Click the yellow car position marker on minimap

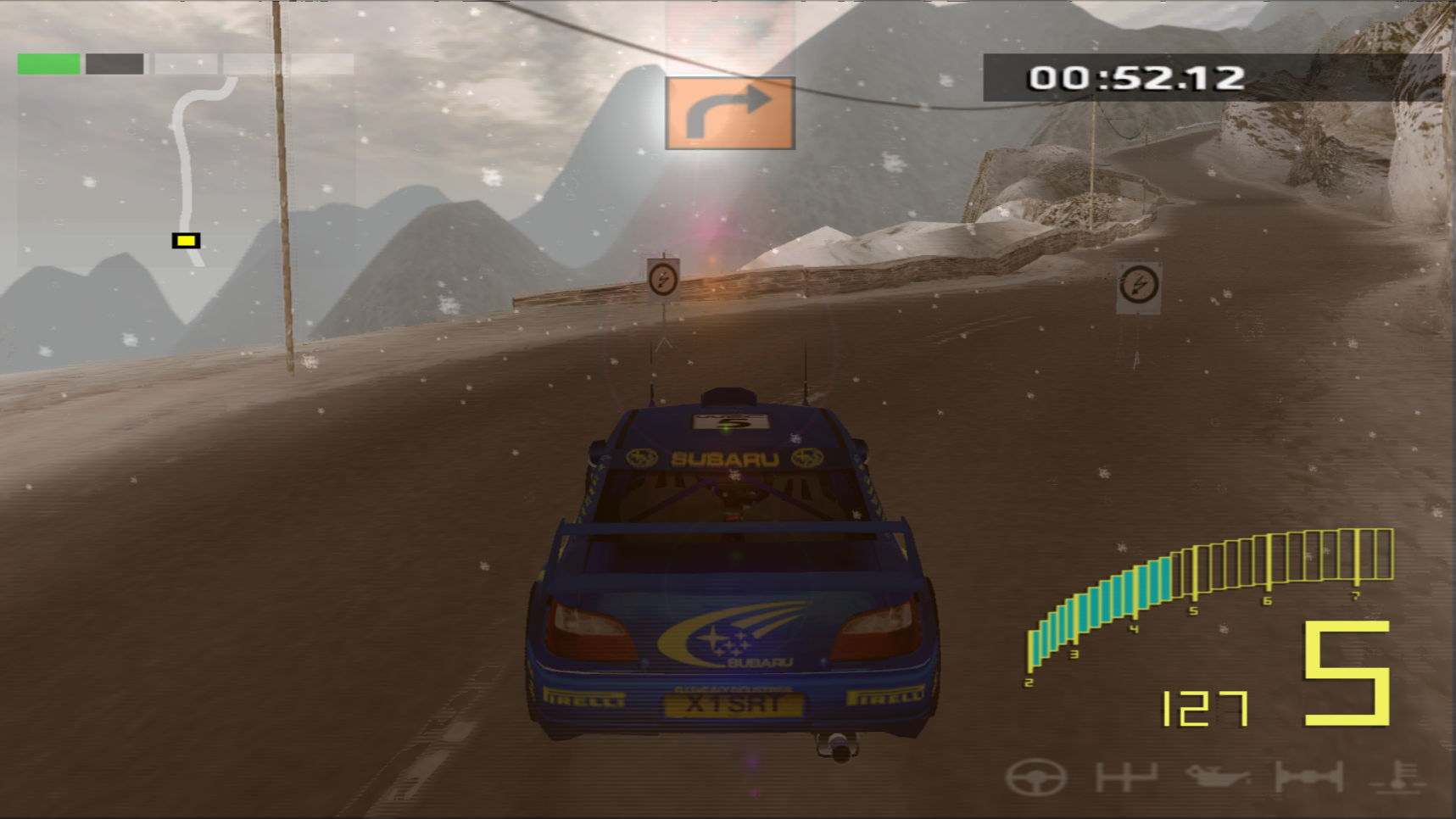(x=186, y=242)
